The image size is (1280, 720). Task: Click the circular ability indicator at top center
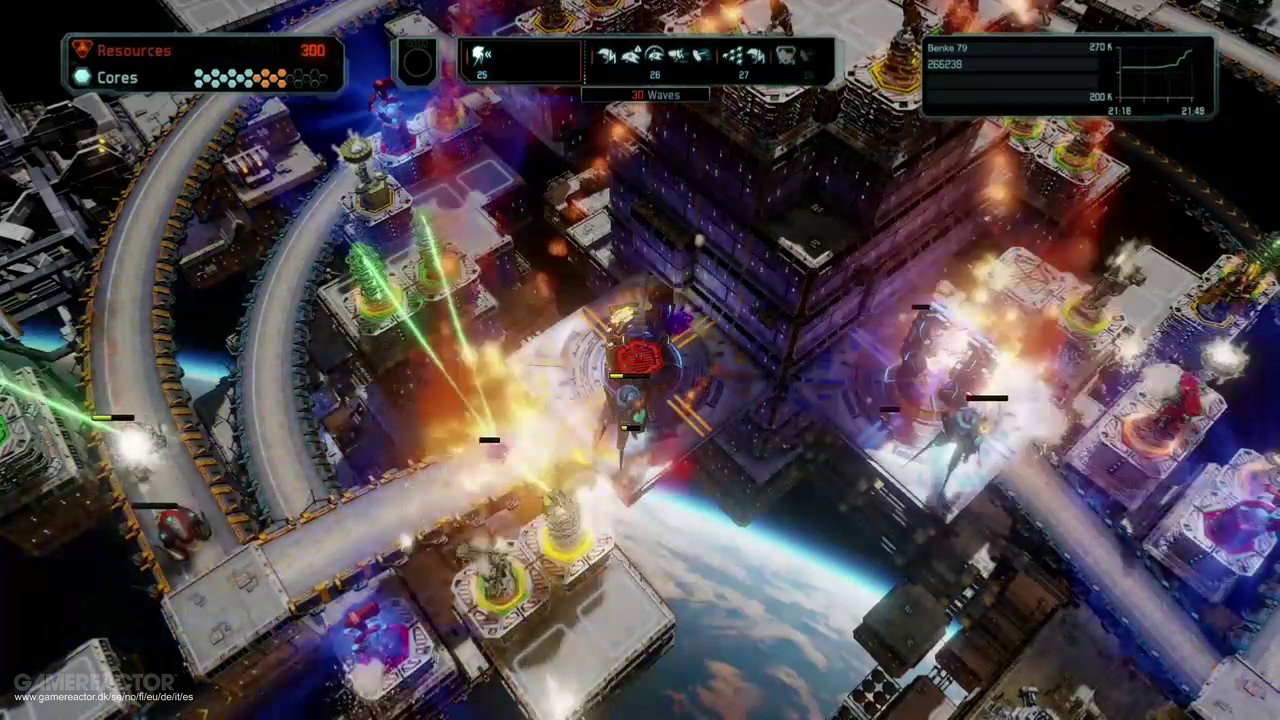click(x=417, y=63)
